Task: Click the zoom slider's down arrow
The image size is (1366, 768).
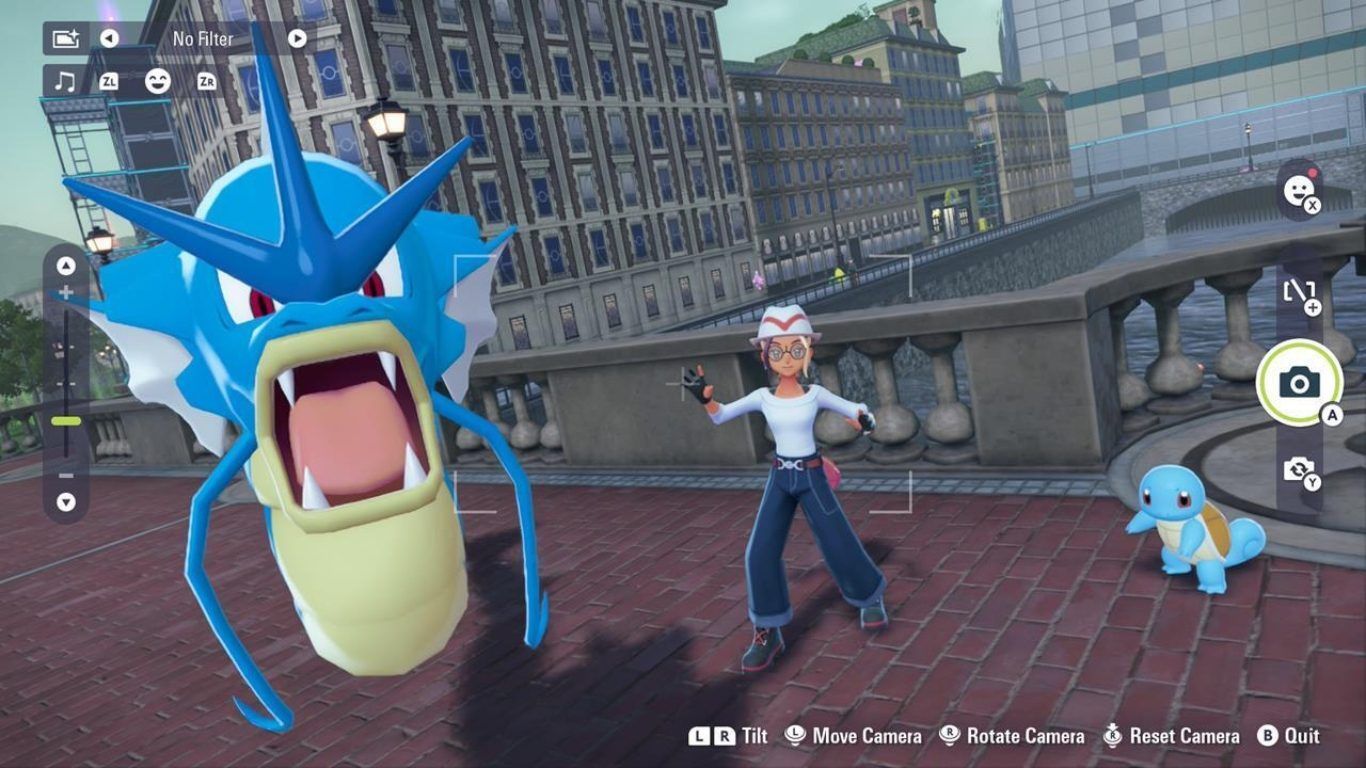Action: [x=66, y=501]
